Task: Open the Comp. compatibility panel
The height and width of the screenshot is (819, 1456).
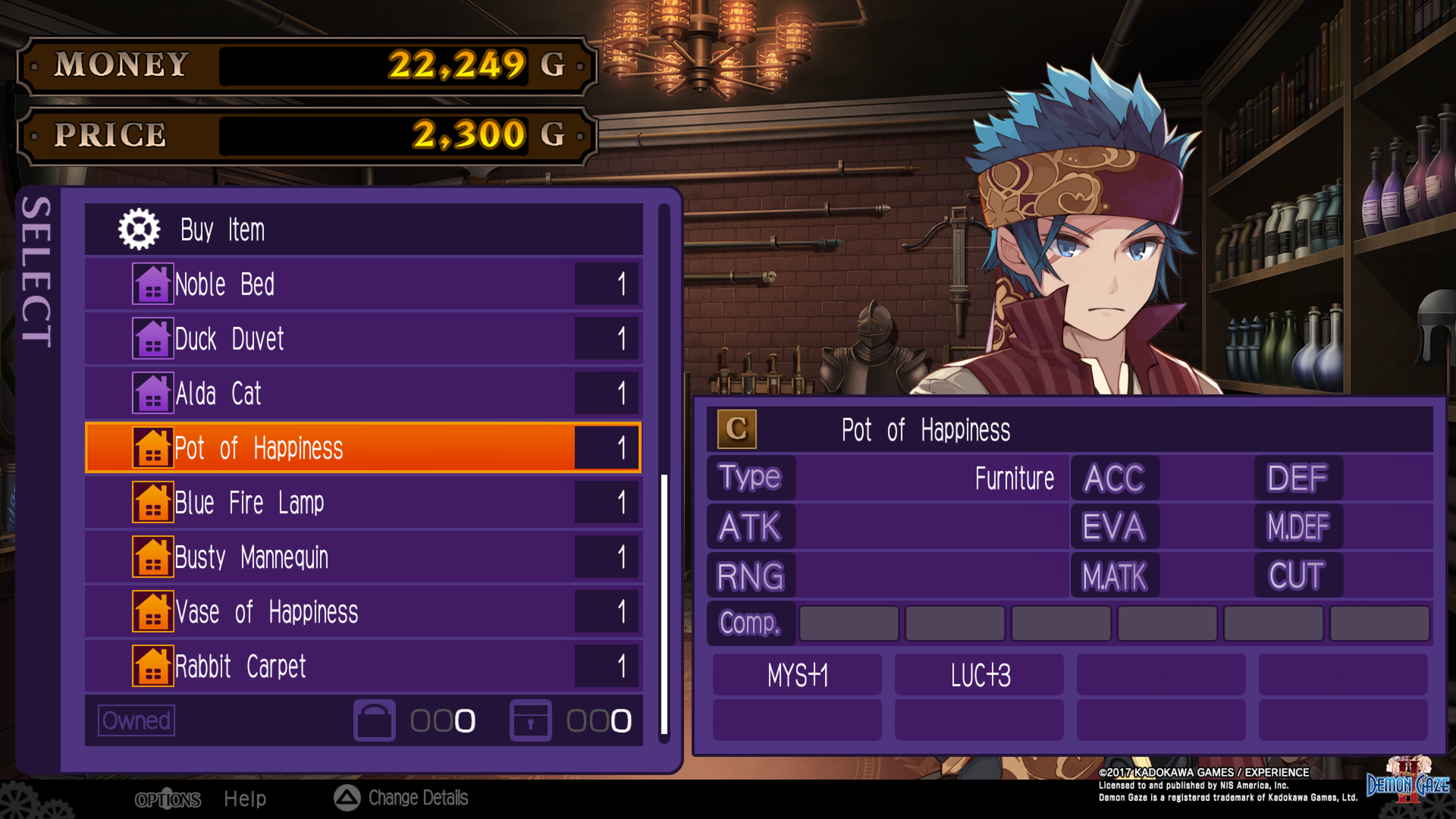Action: coord(750,623)
